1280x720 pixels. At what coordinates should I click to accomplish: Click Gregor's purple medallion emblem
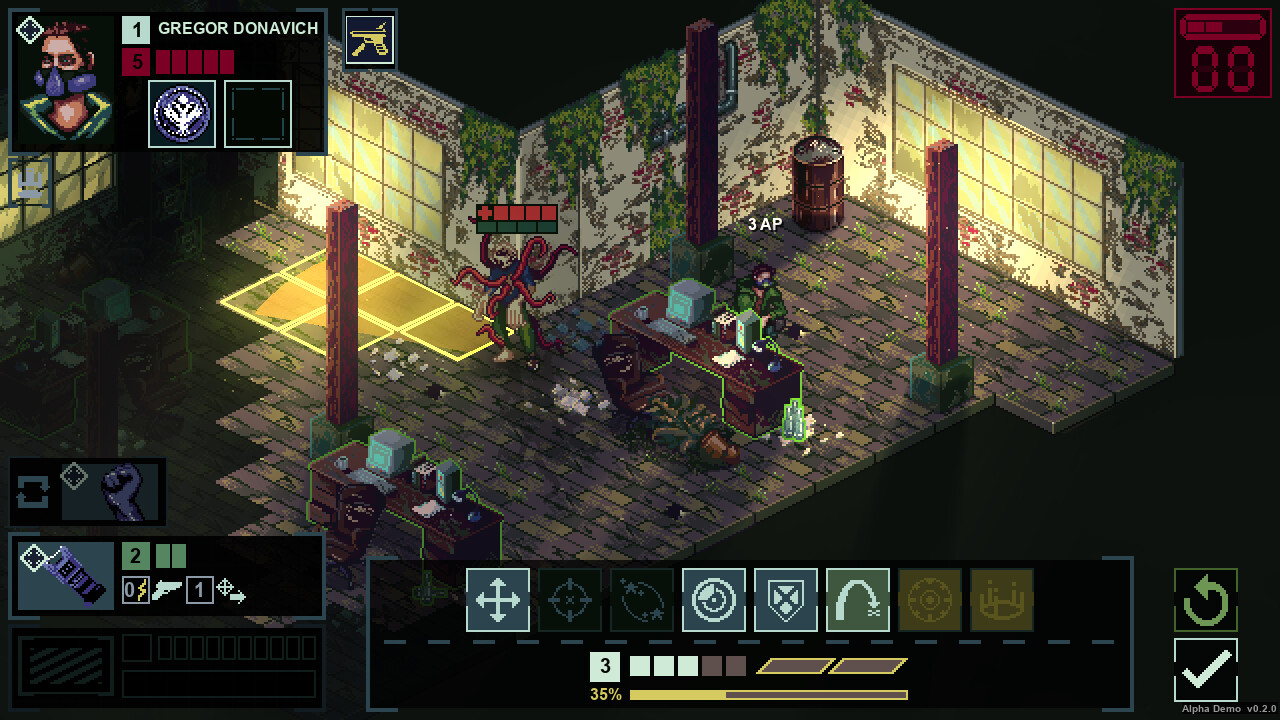coord(182,113)
